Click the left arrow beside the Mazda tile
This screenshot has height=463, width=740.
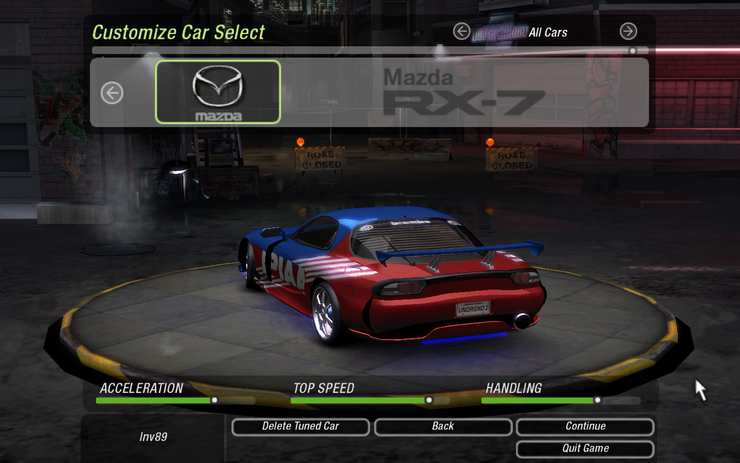tap(112, 93)
